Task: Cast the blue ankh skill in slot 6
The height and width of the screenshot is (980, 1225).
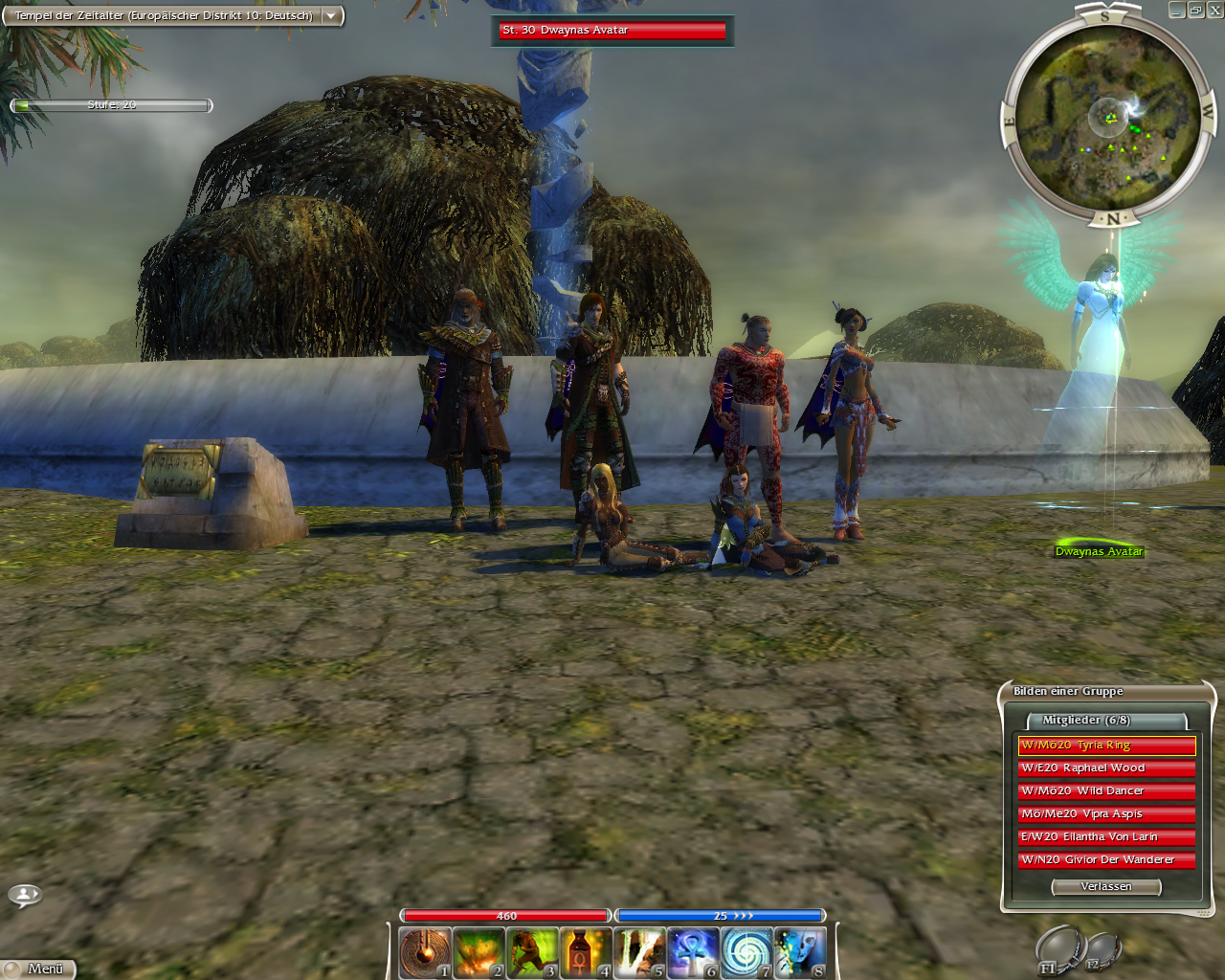Action: (x=692, y=952)
